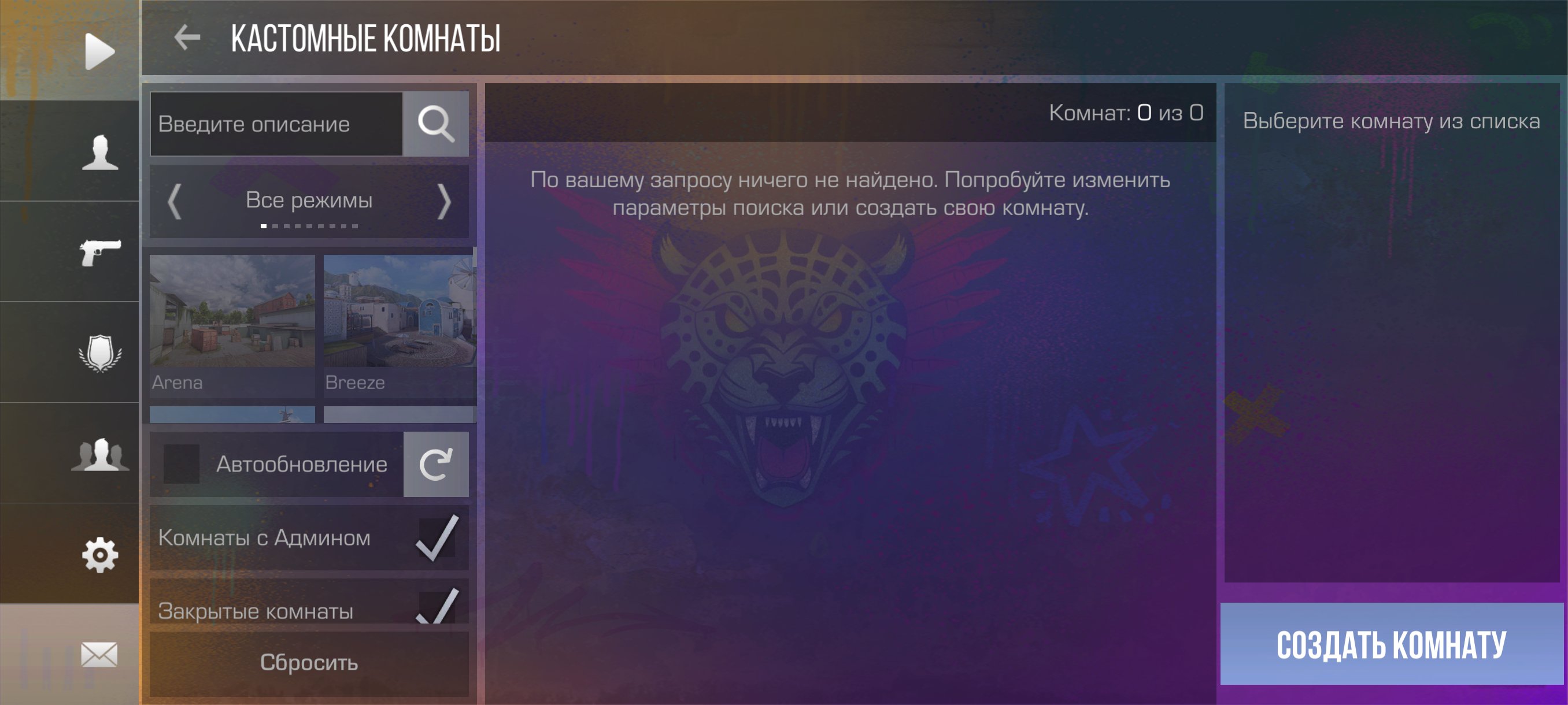The height and width of the screenshot is (705, 1568).
Task: Click the room description search field
Action: (276, 124)
